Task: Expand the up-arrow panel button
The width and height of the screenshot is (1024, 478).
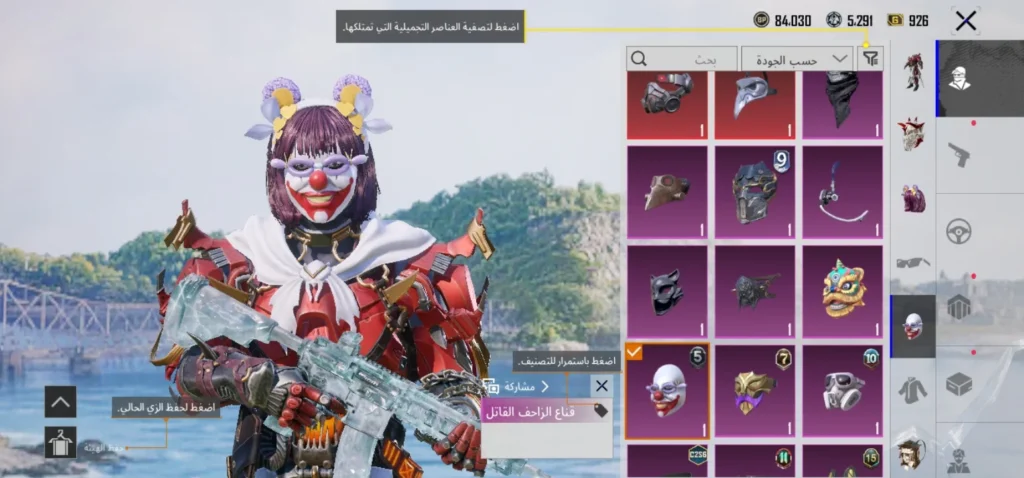Action: tap(60, 402)
